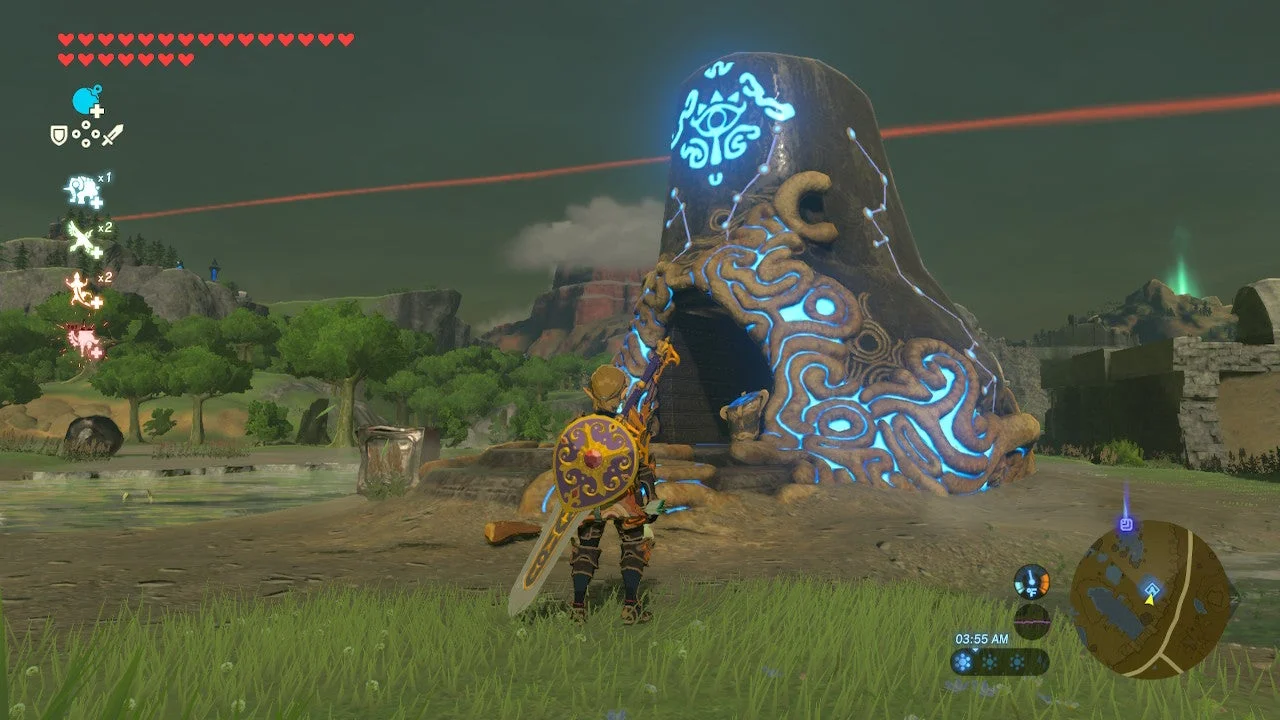
Task: Click the x2 counter beside Urbosa's Fury
Action: 104,276
